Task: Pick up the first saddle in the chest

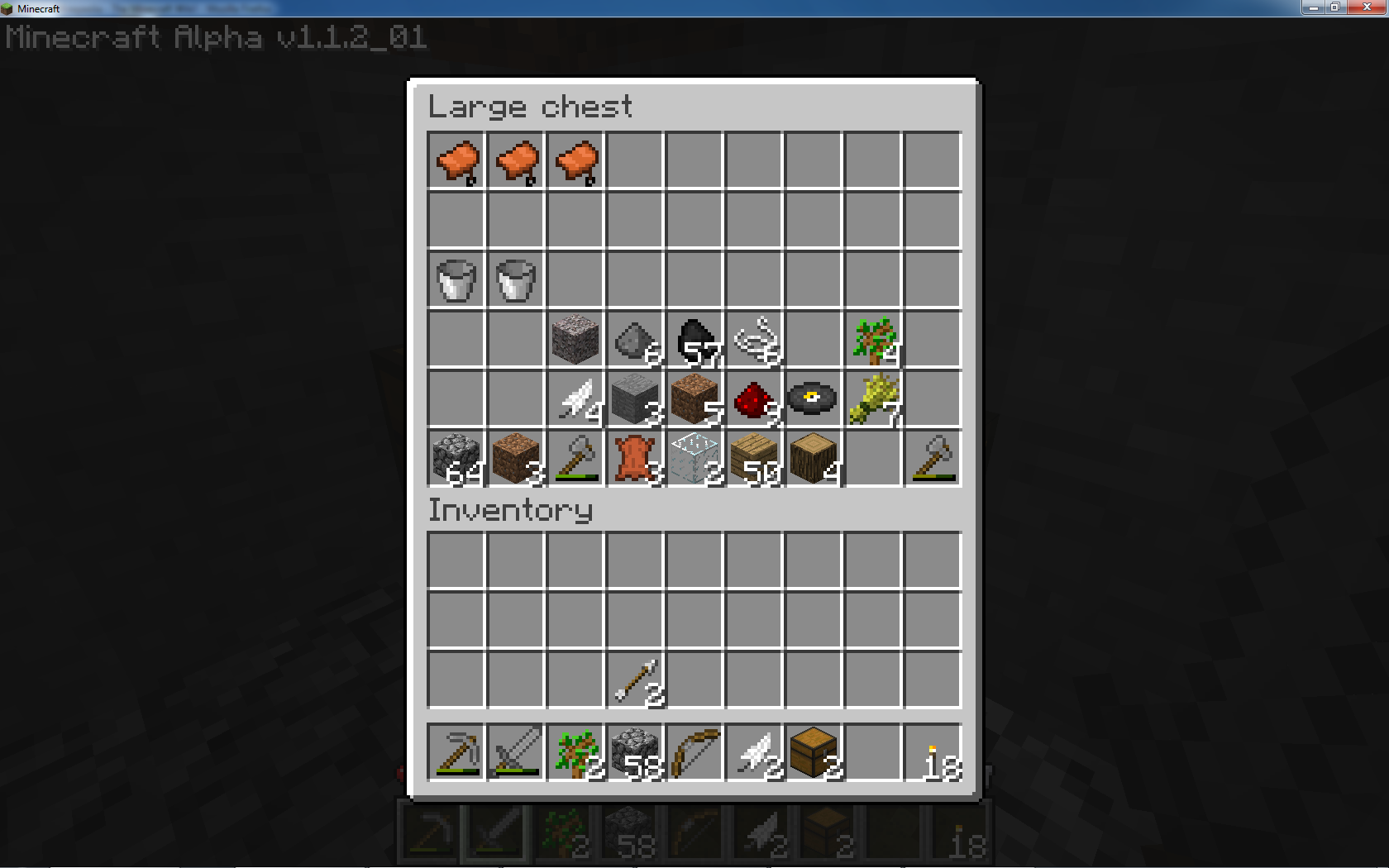Action: [x=456, y=161]
